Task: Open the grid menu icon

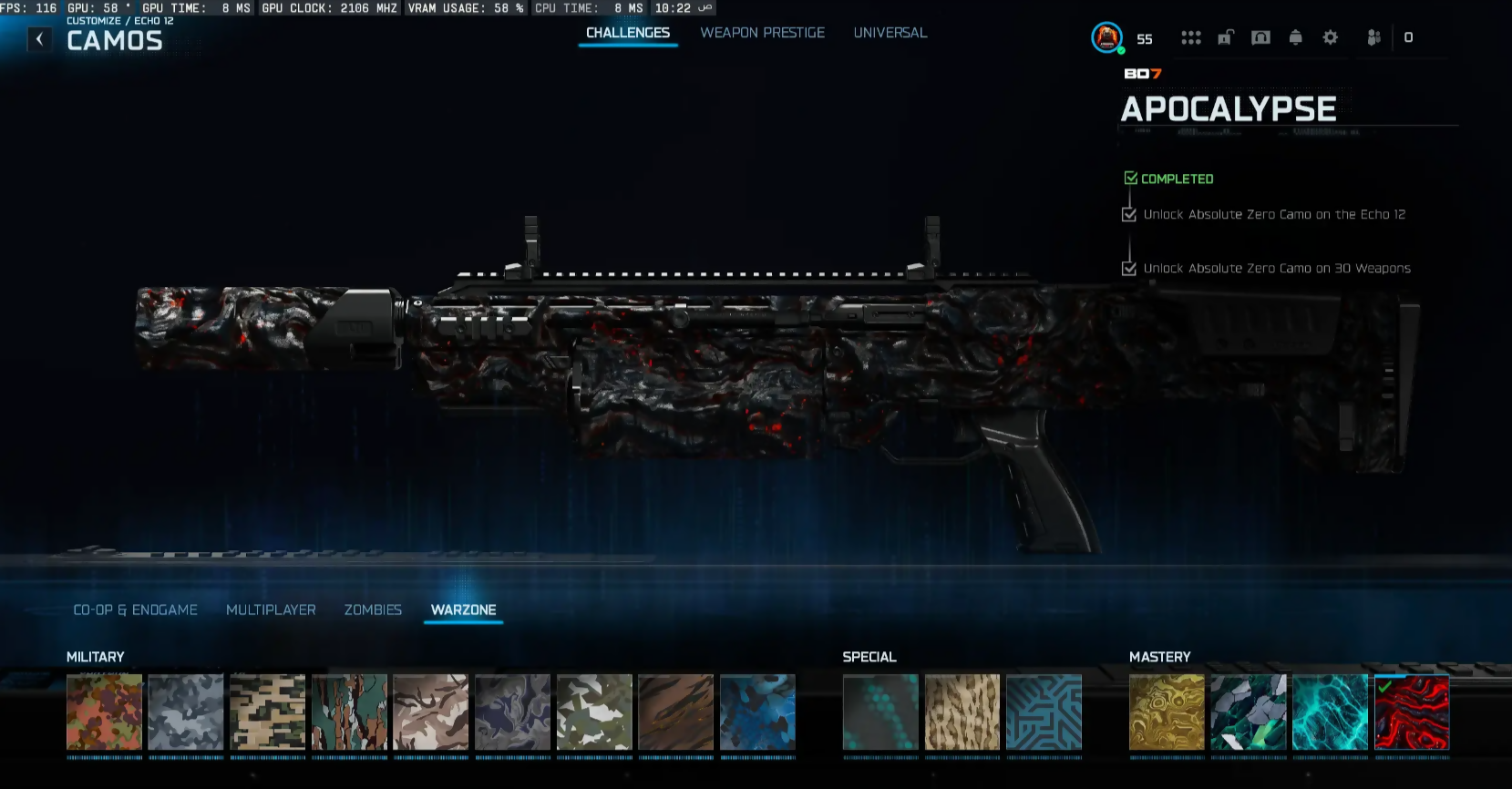Action: tap(1190, 37)
